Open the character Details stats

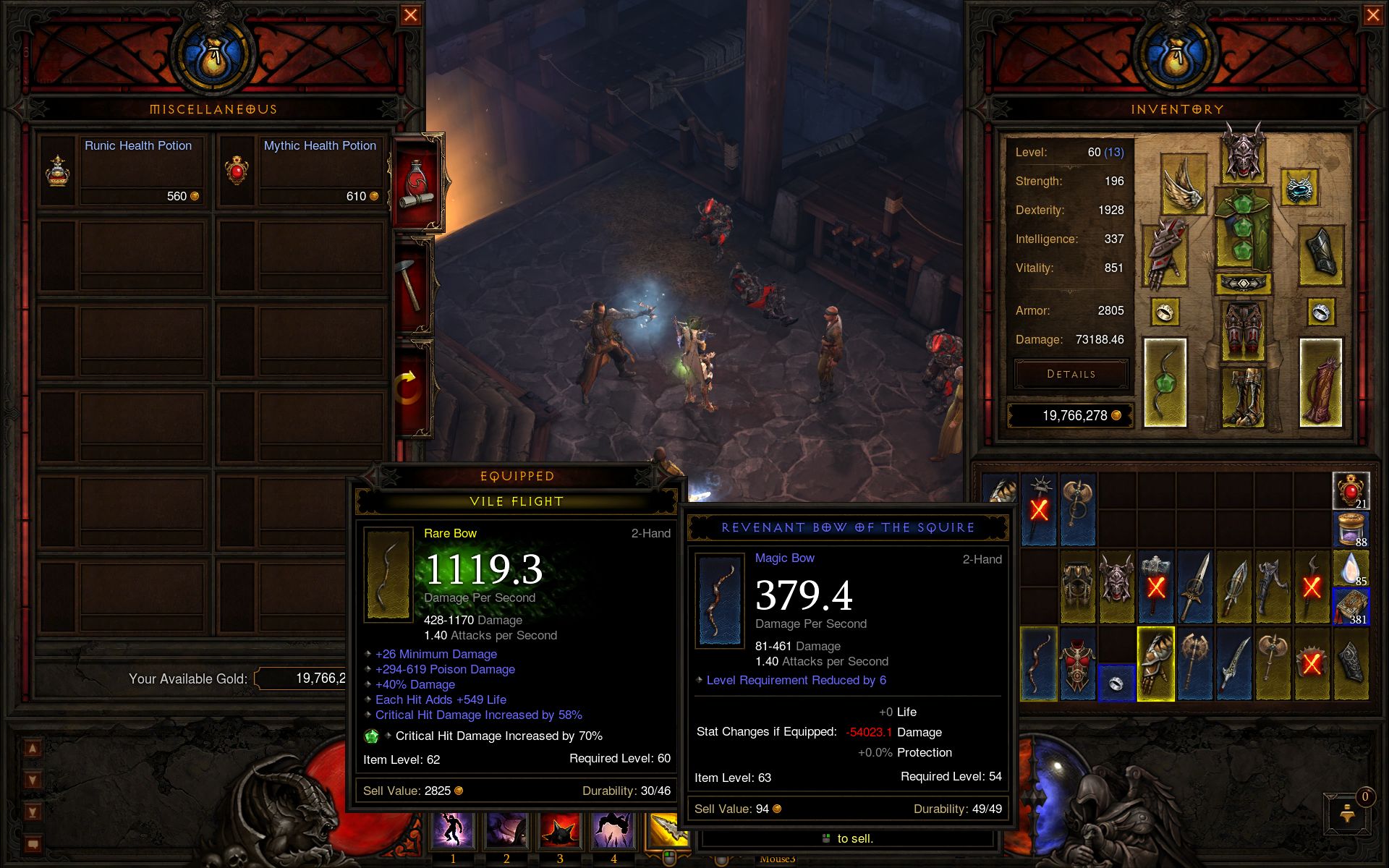click(x=1071, y=374)
